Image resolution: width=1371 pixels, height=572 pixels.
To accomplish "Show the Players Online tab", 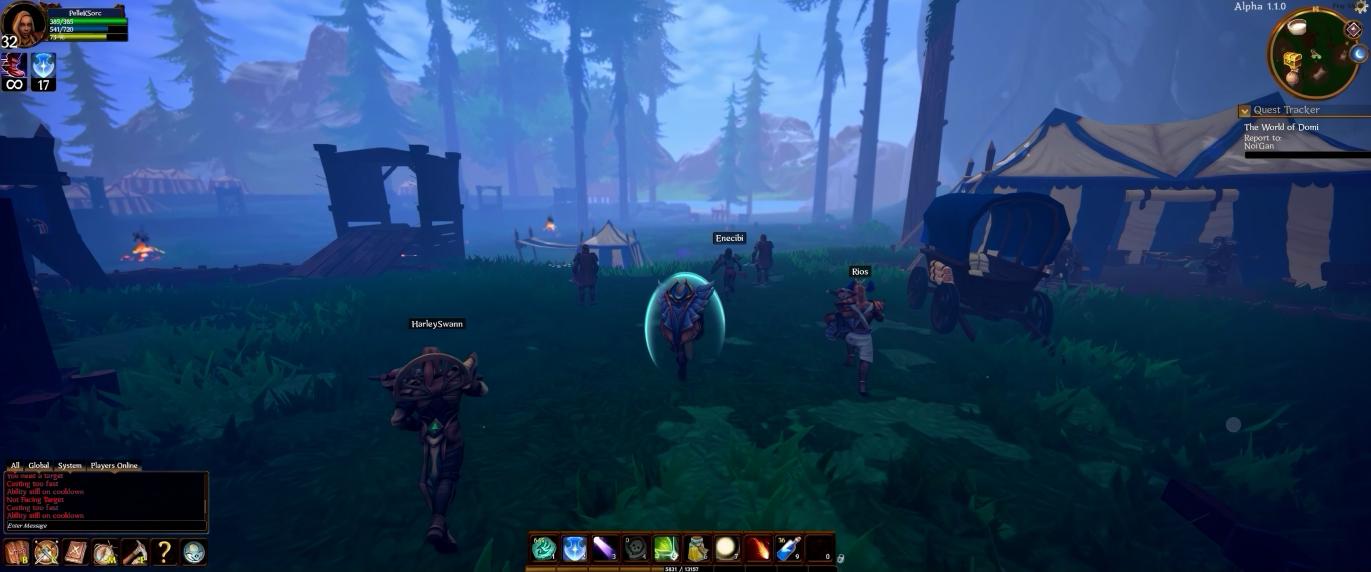I will coord(114,465).
